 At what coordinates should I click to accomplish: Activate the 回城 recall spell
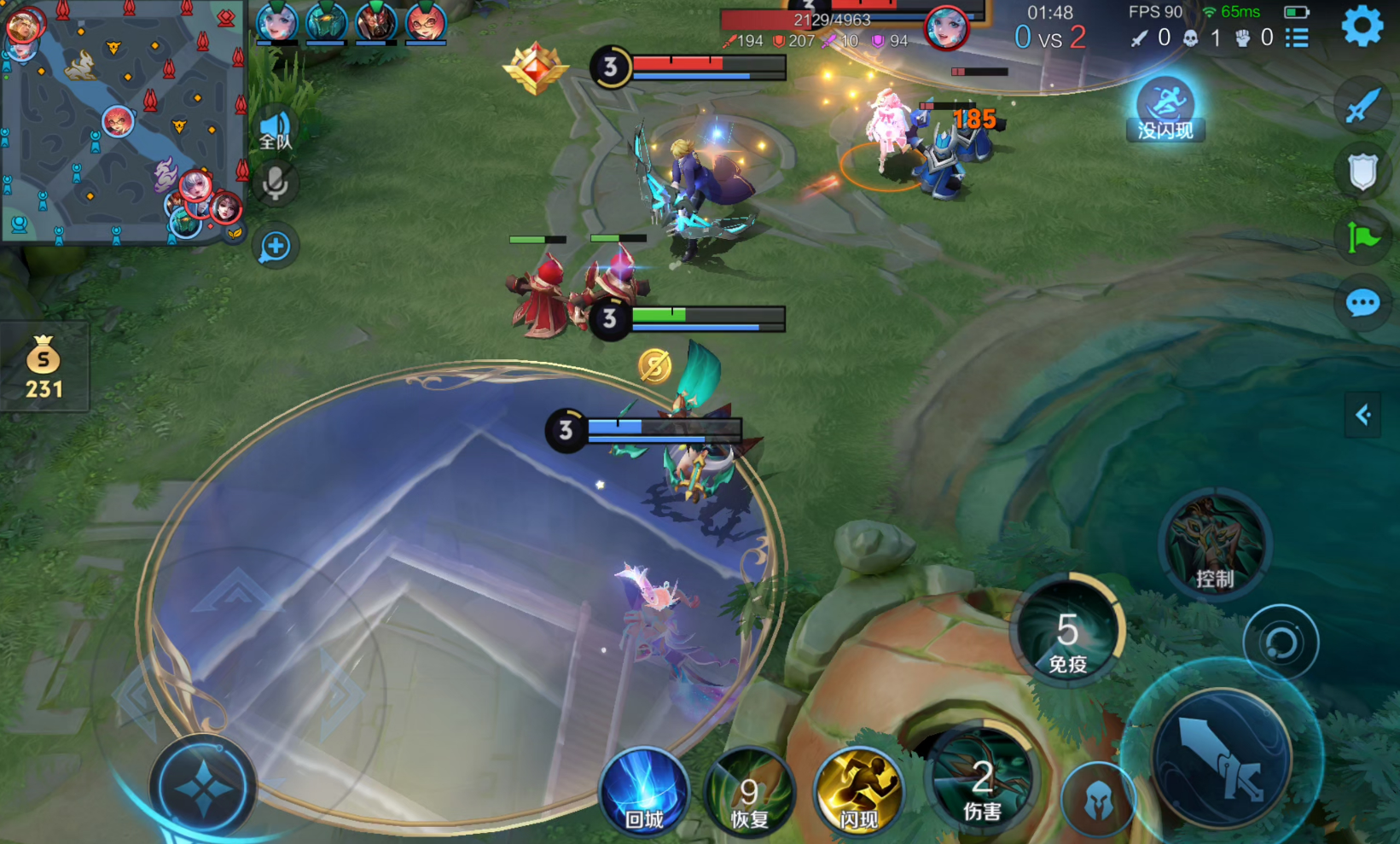644,792
